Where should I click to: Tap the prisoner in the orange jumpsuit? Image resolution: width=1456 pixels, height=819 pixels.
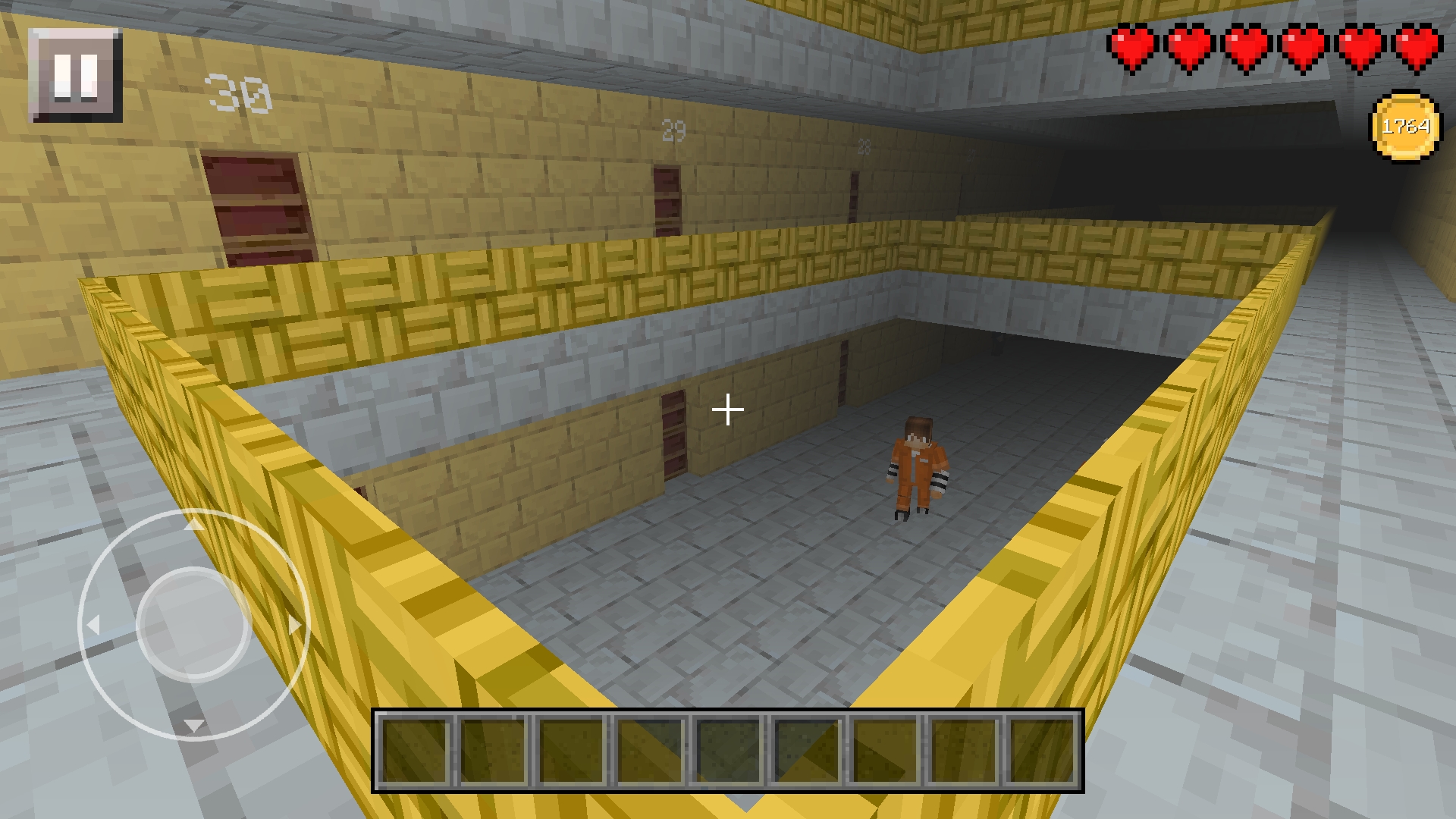pos(919,463)
